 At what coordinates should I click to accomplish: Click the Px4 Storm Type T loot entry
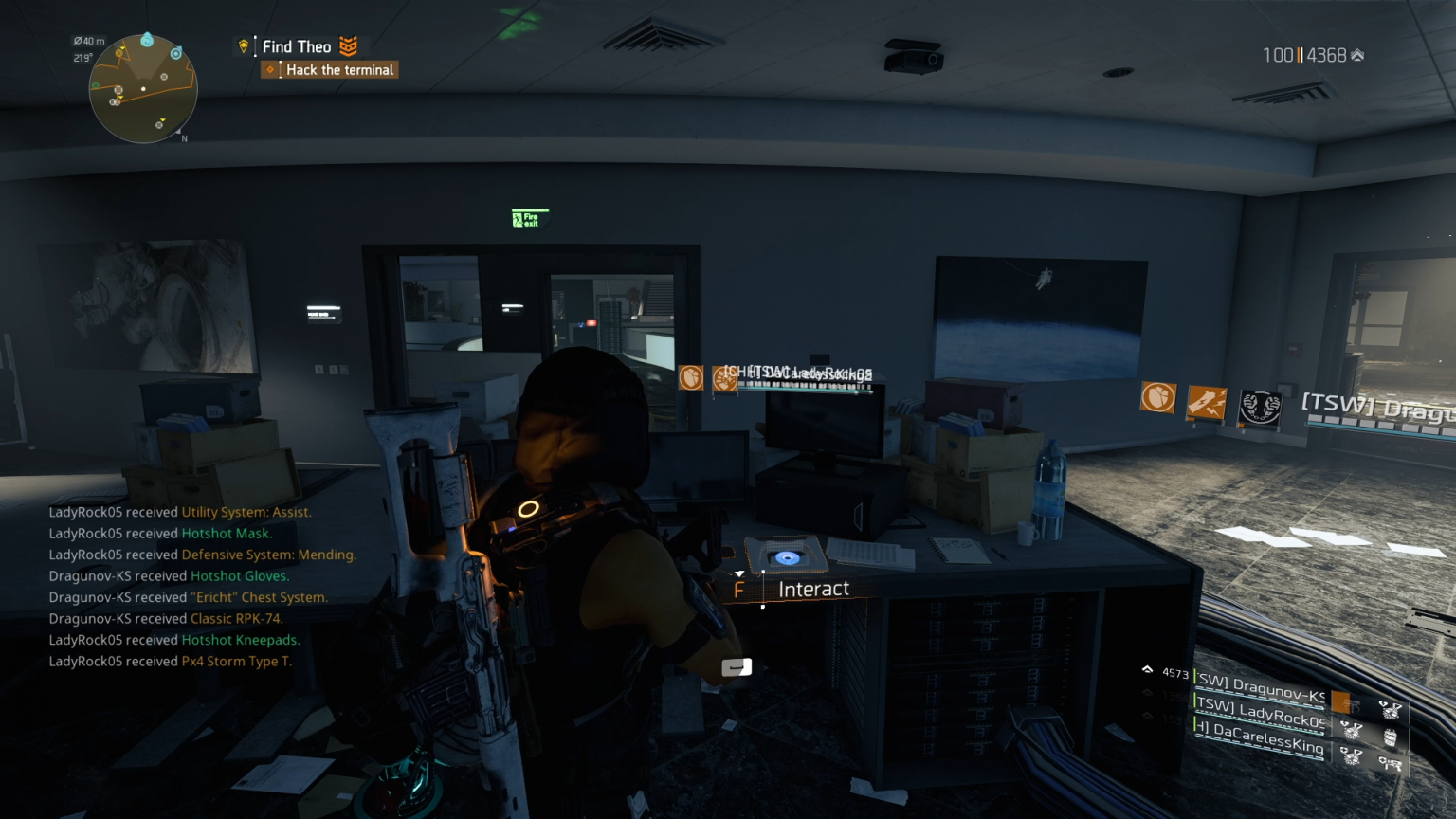click(237, 662)
